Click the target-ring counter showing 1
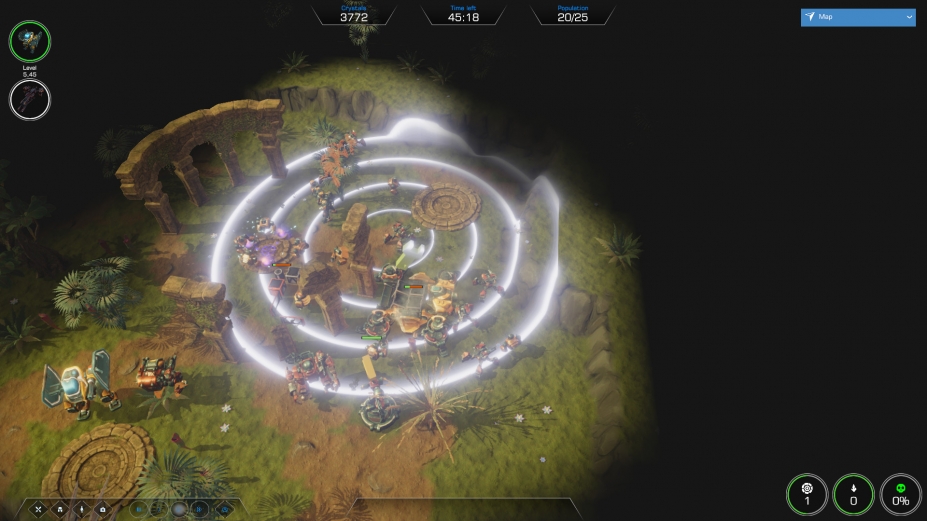This screenshot has height=521, width=927. point(807,494)
